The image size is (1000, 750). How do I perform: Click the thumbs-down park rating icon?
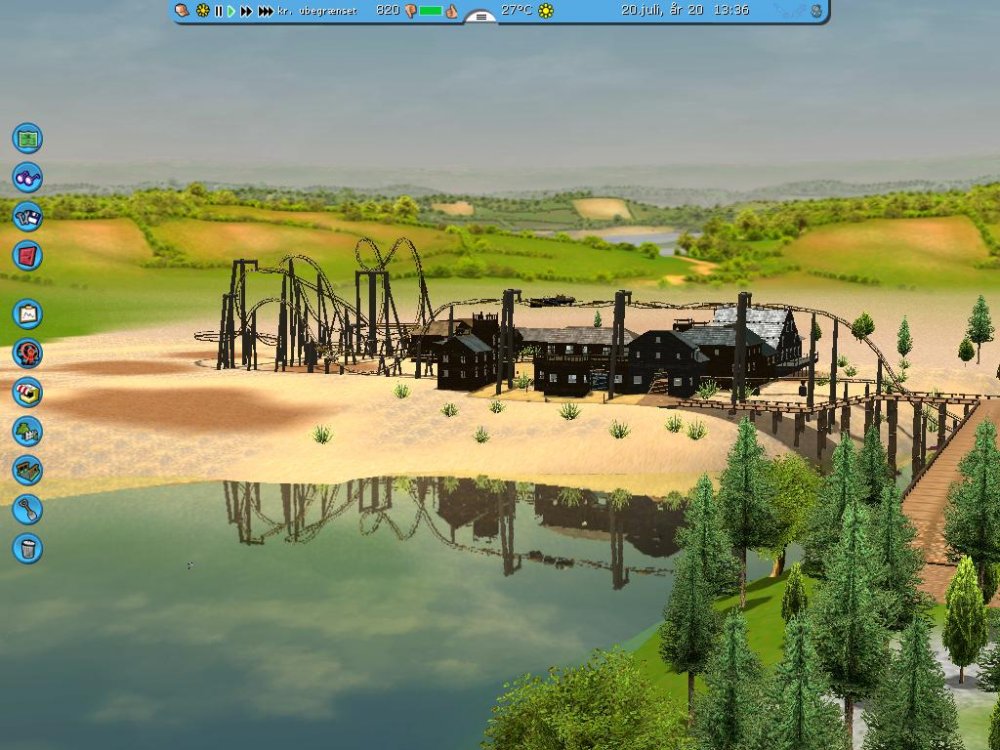410,11
